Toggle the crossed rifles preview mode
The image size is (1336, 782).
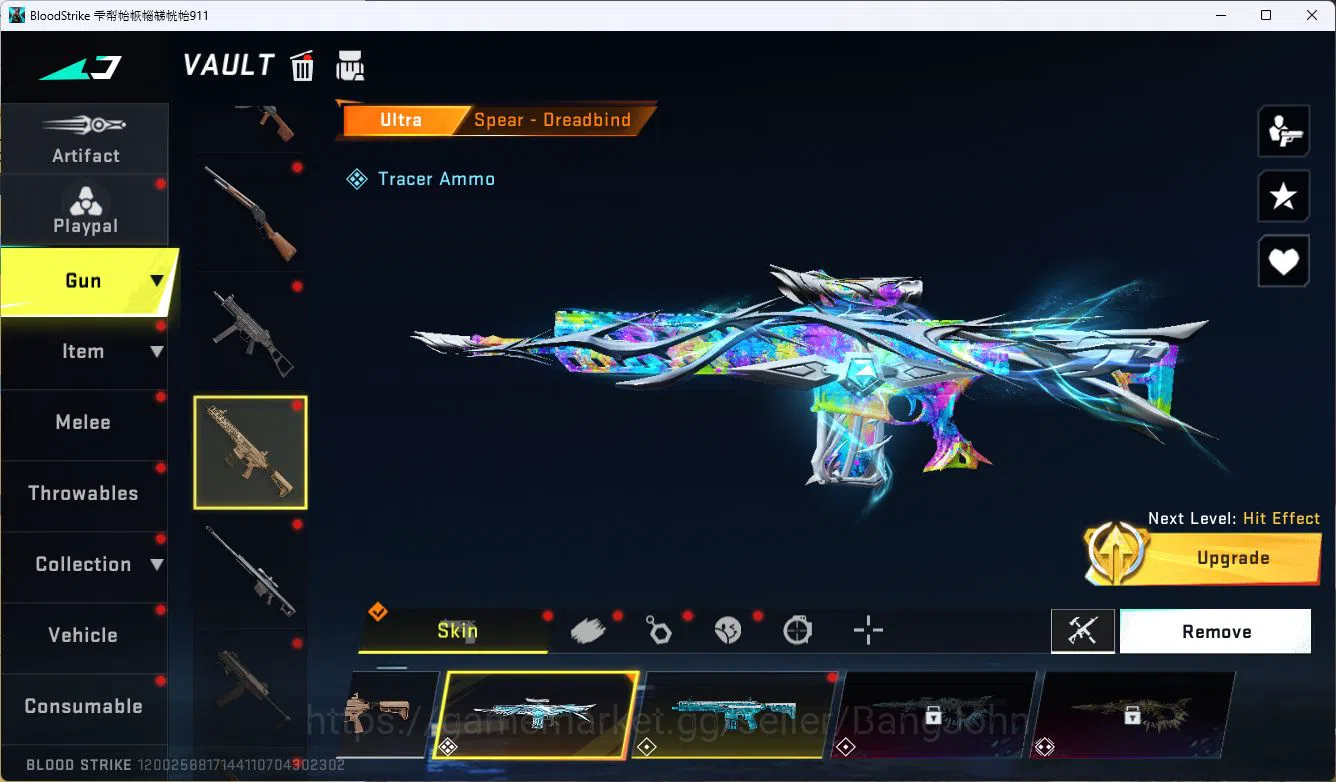[x=1083, y=631]
